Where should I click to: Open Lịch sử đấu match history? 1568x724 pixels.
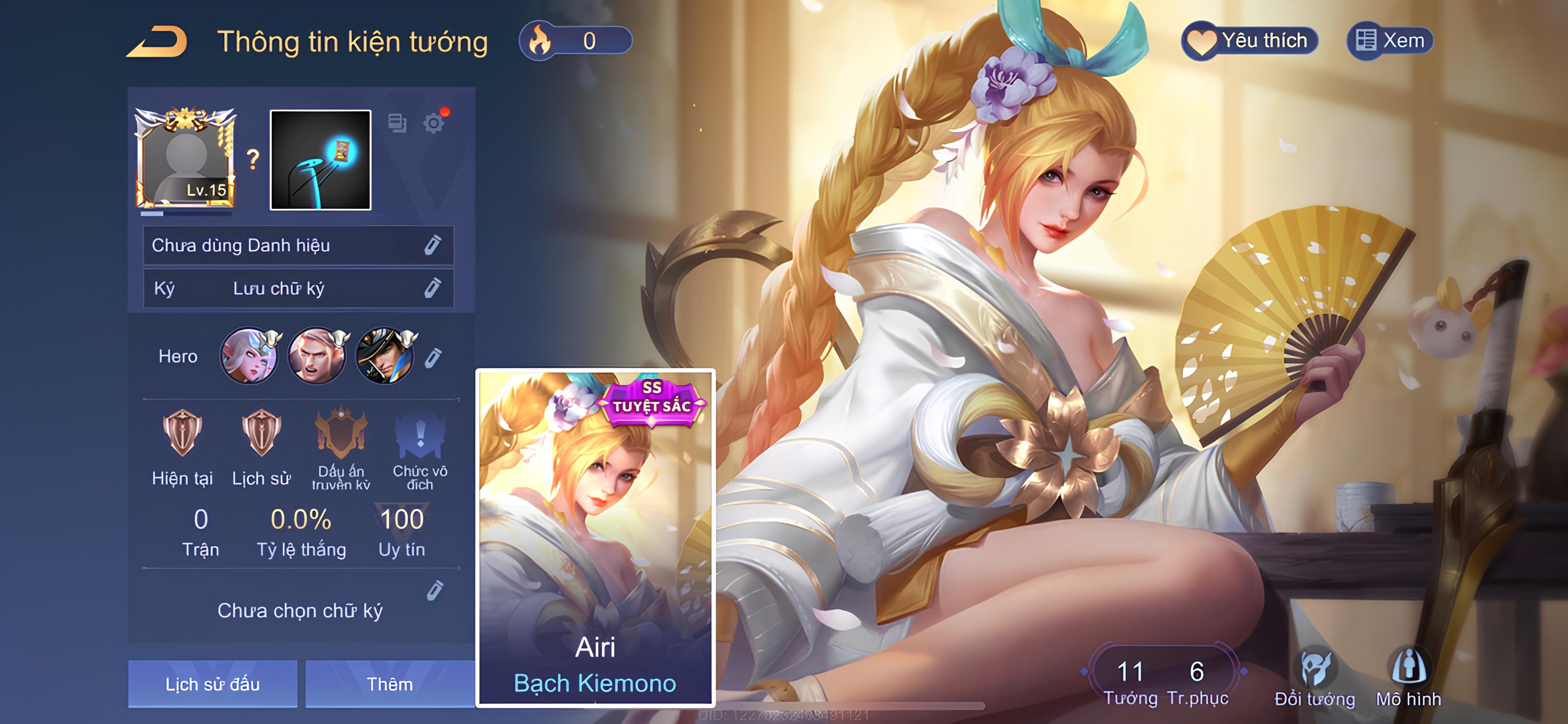212,684
